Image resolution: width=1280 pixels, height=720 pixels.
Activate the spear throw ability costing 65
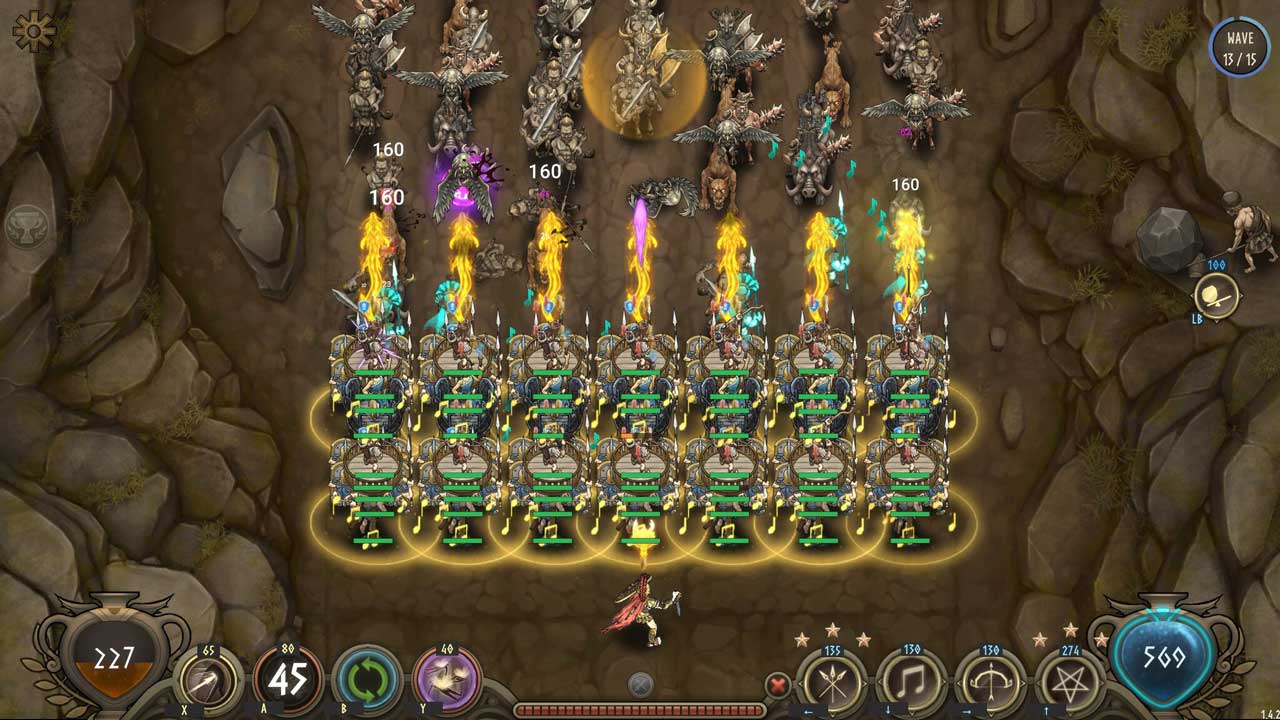coord(209,683)
